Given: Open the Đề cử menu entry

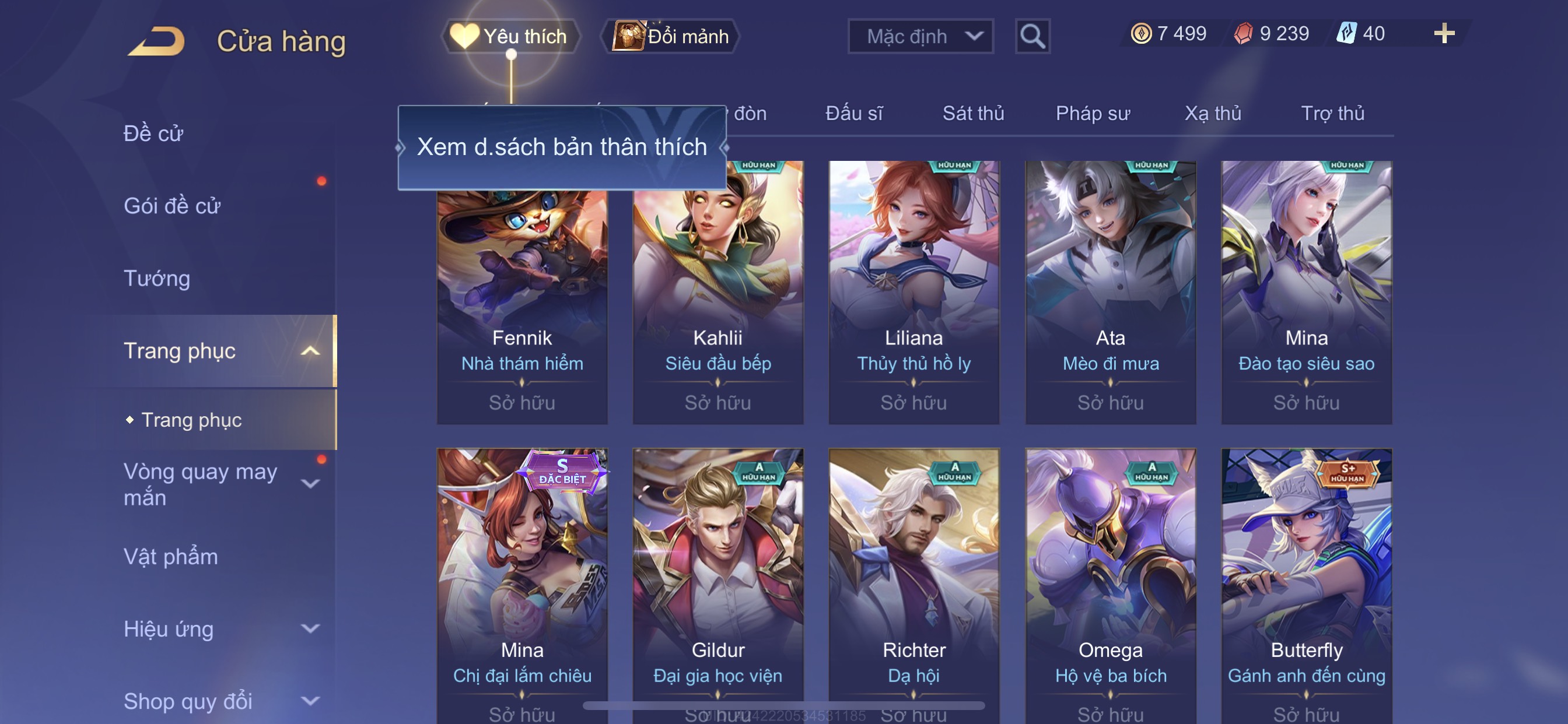Looking at the screenshot, I should [153, 133].
